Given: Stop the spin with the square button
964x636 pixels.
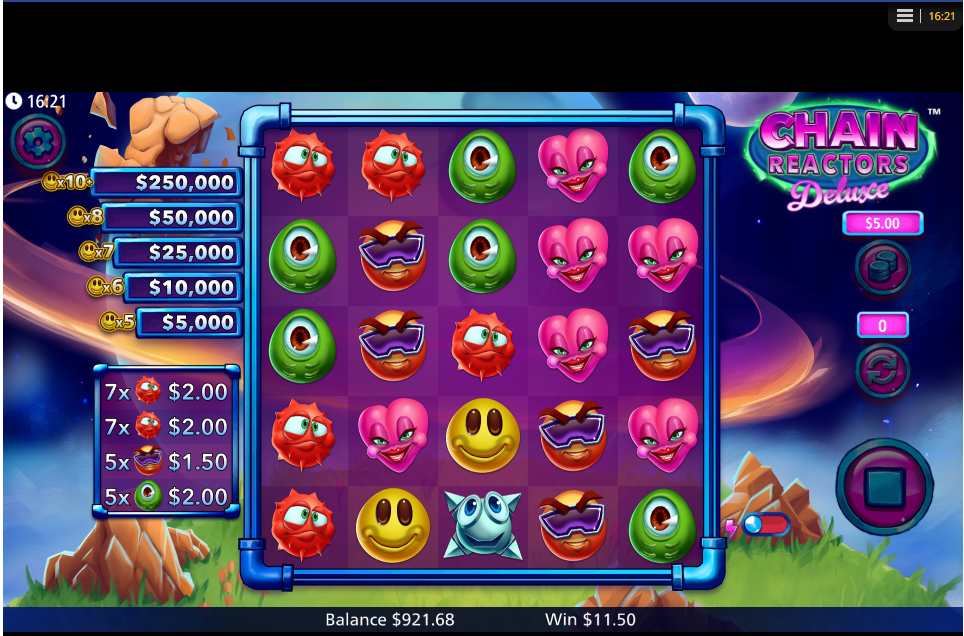Looking at the screenshot, I should [884, 487].
